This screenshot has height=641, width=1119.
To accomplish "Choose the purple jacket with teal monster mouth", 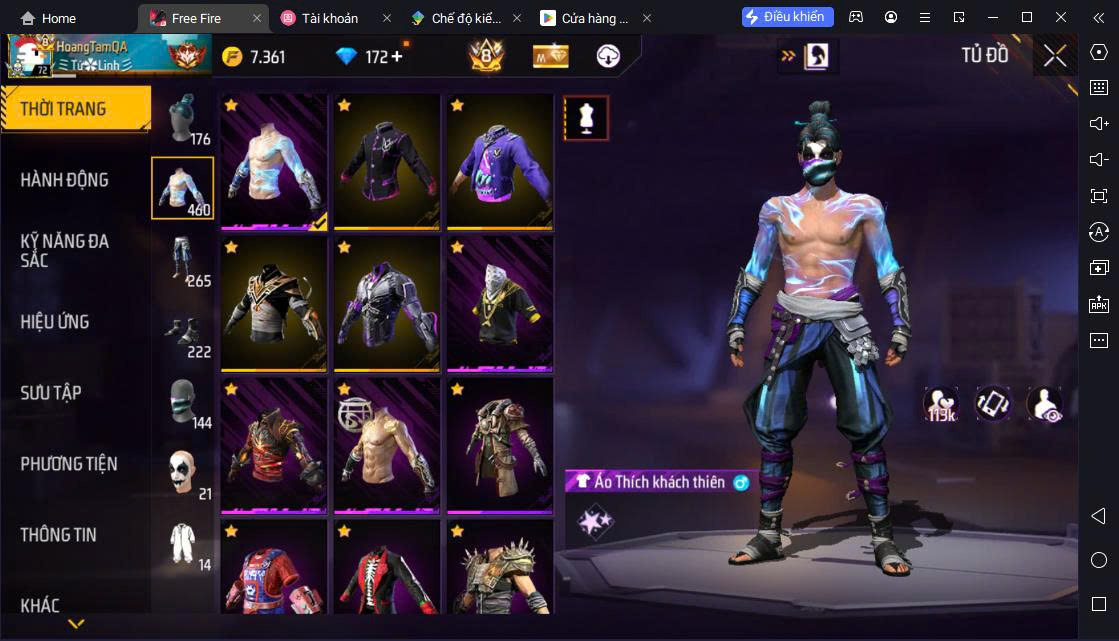I will tap(500, 160).
